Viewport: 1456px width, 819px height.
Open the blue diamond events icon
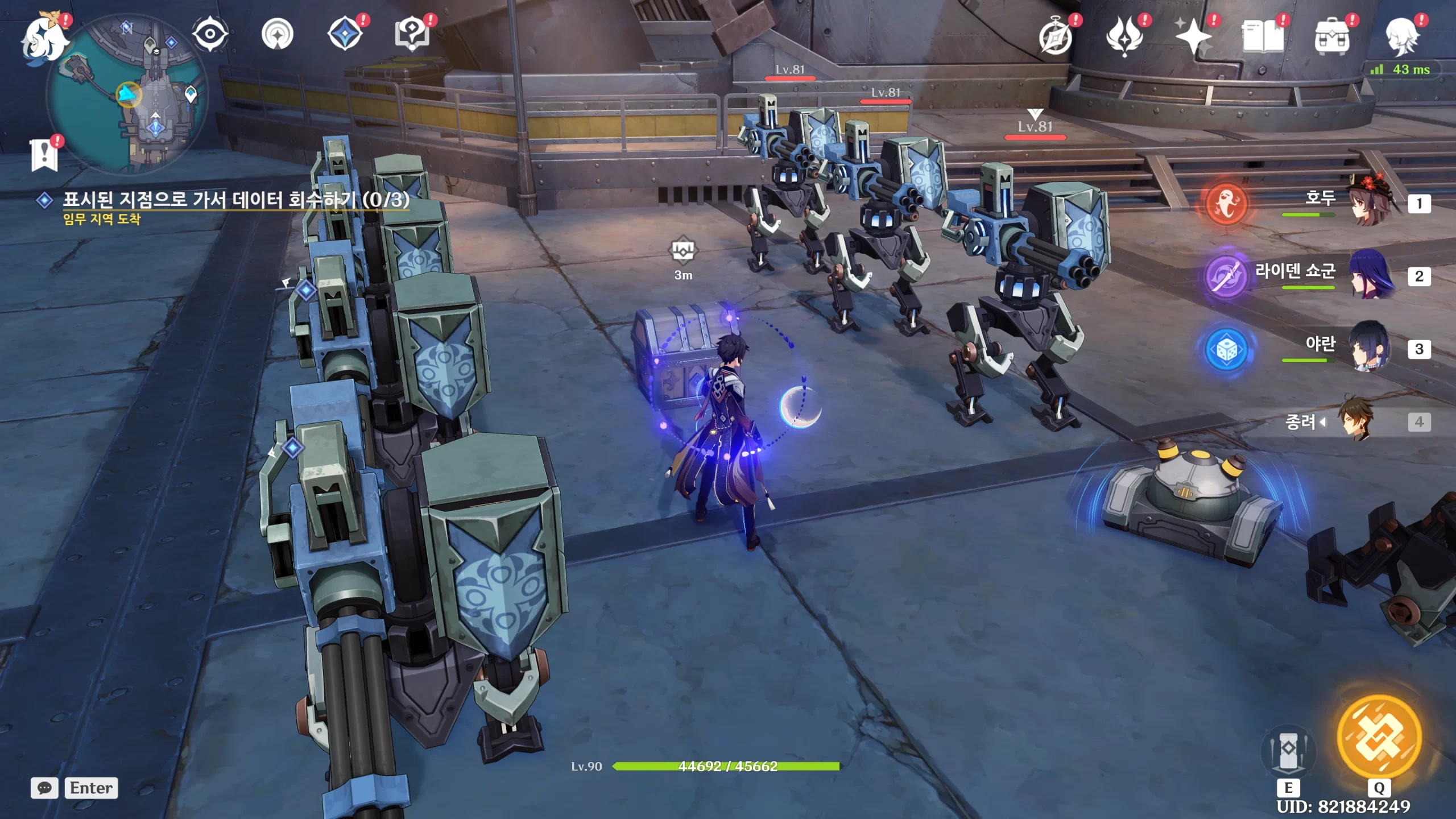[x=345, y=34]
